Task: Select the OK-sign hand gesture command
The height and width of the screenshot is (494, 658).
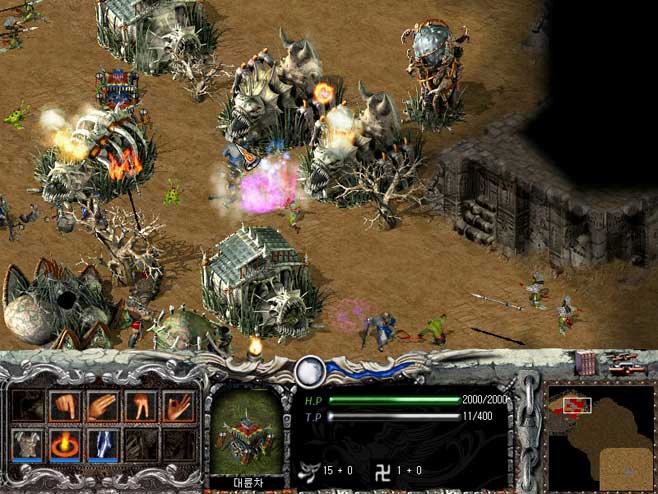Action: [178, 407]
